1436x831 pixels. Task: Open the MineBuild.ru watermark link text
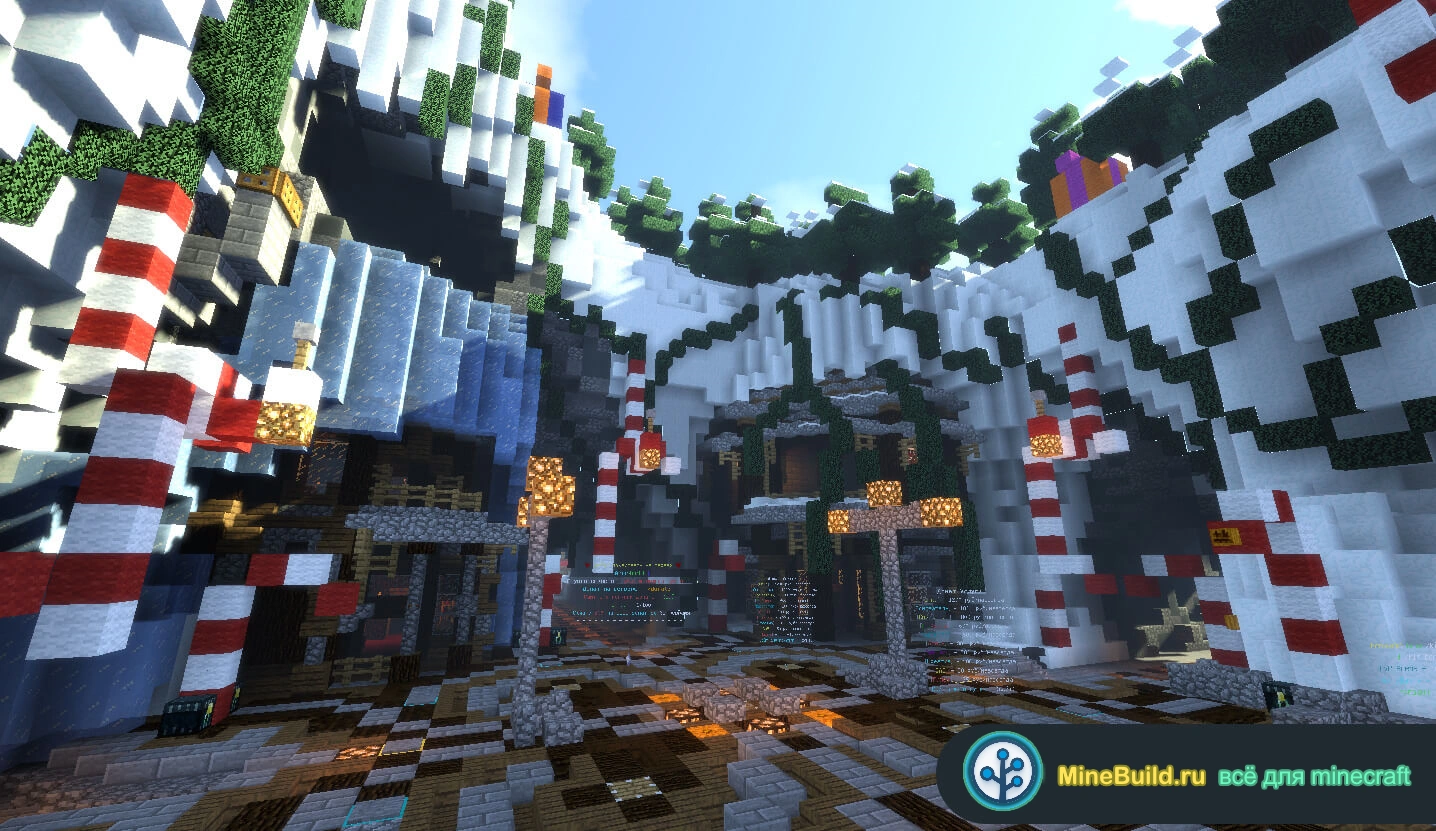pyautogui.click(x=1130, y=776)
